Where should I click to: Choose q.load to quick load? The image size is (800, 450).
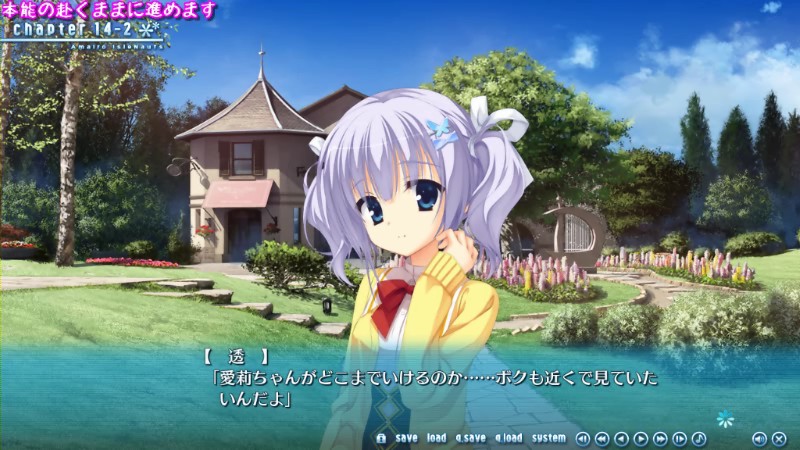point(508,438)
